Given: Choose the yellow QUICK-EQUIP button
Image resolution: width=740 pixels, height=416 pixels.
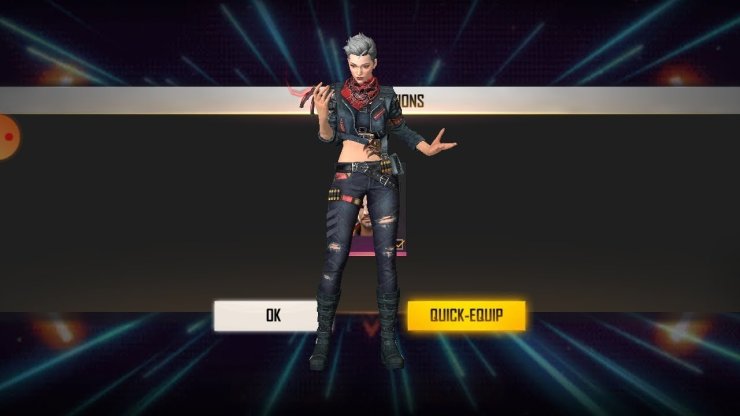Looking at the screenshot, I should tap(466, 316).
